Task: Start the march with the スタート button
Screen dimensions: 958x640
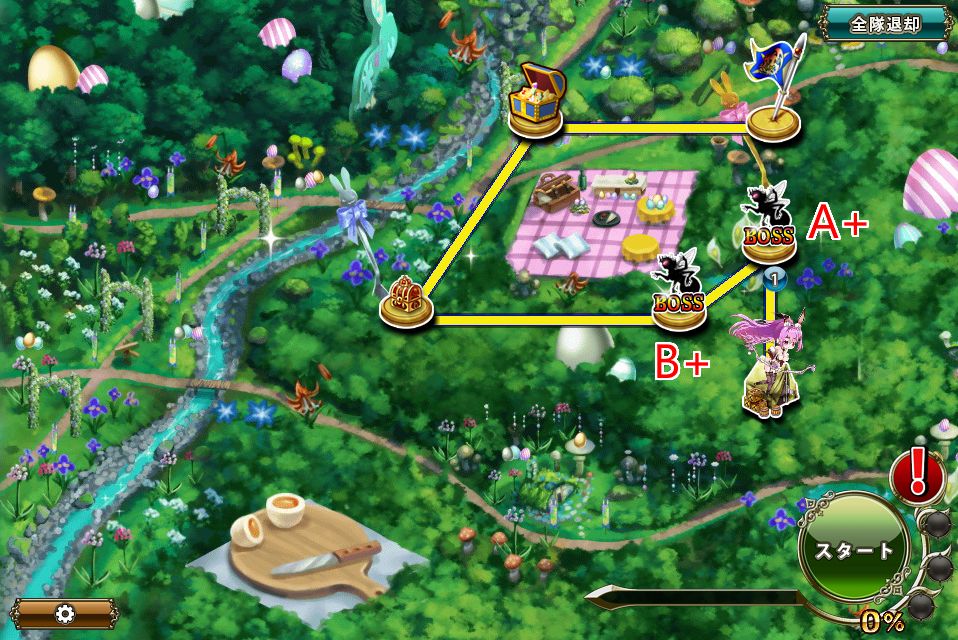Action: tap(853, 549)
